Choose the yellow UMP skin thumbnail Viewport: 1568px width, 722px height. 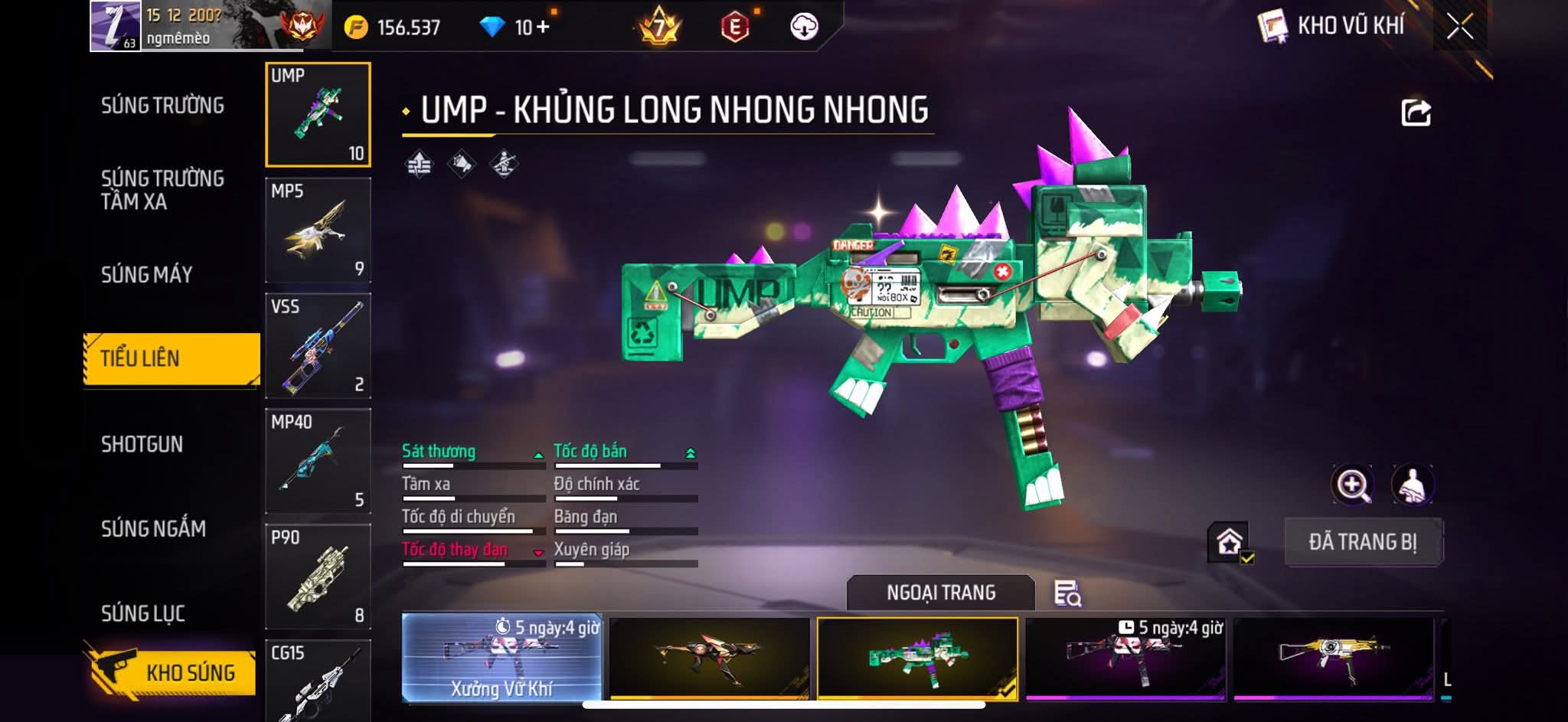(x=1333, y=658)
